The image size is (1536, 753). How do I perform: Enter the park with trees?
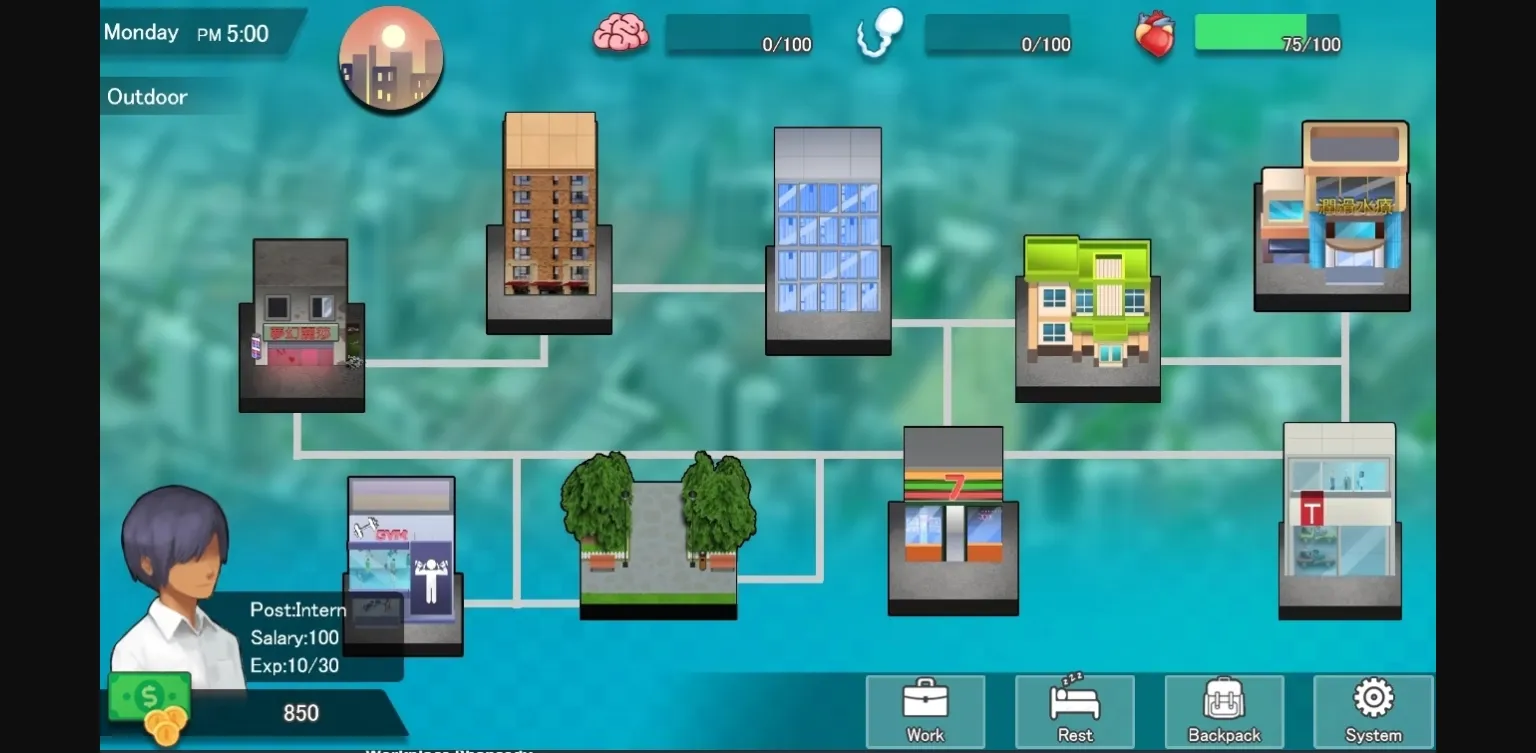coord(660,540)
